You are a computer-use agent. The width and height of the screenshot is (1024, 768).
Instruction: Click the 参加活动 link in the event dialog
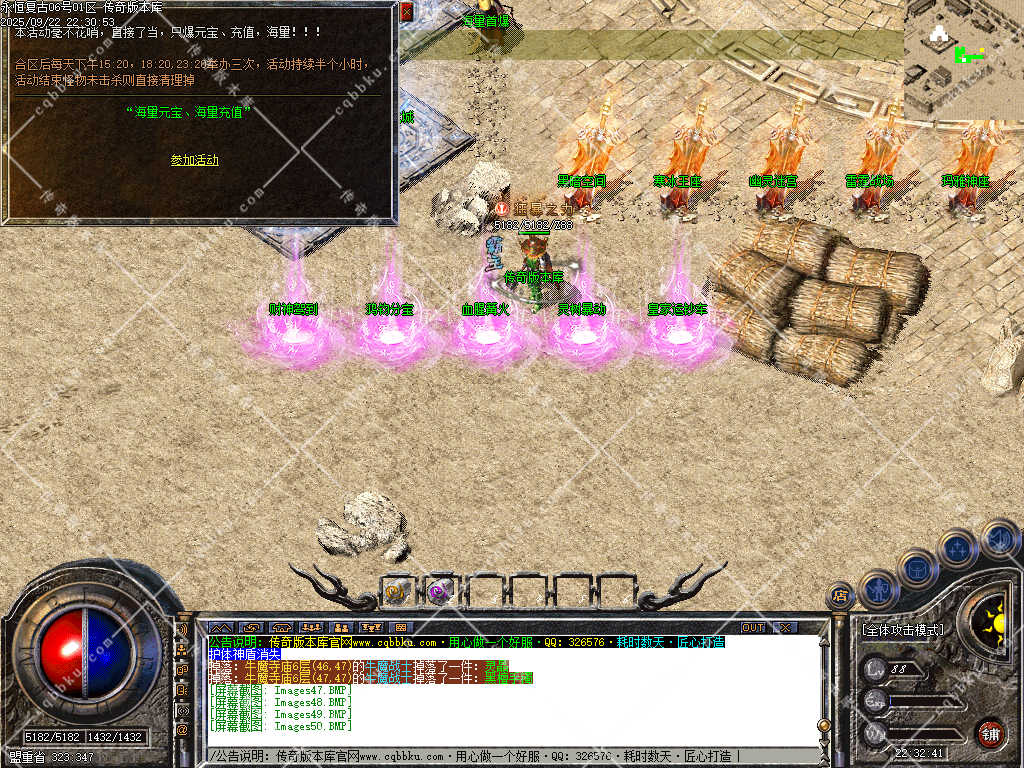194,160
